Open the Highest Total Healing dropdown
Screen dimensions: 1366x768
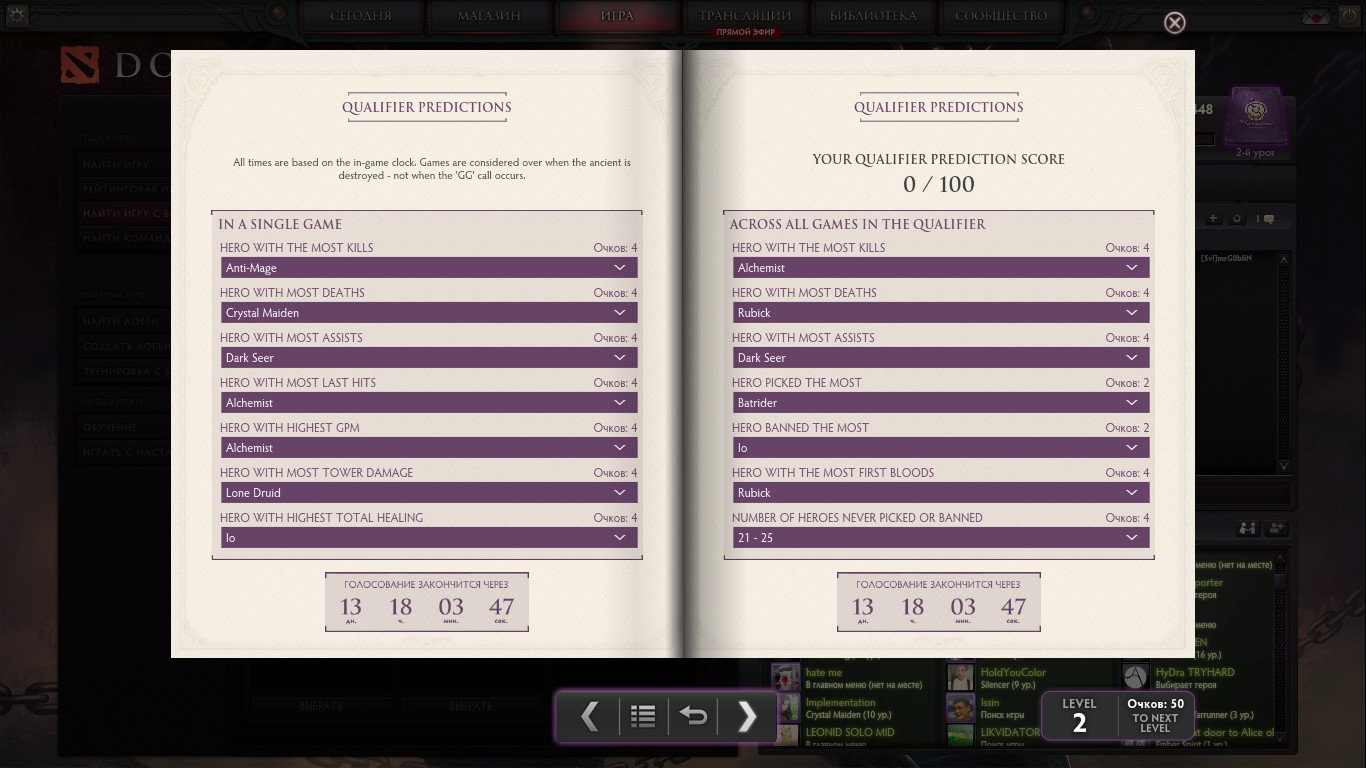[x=428, y=538]
